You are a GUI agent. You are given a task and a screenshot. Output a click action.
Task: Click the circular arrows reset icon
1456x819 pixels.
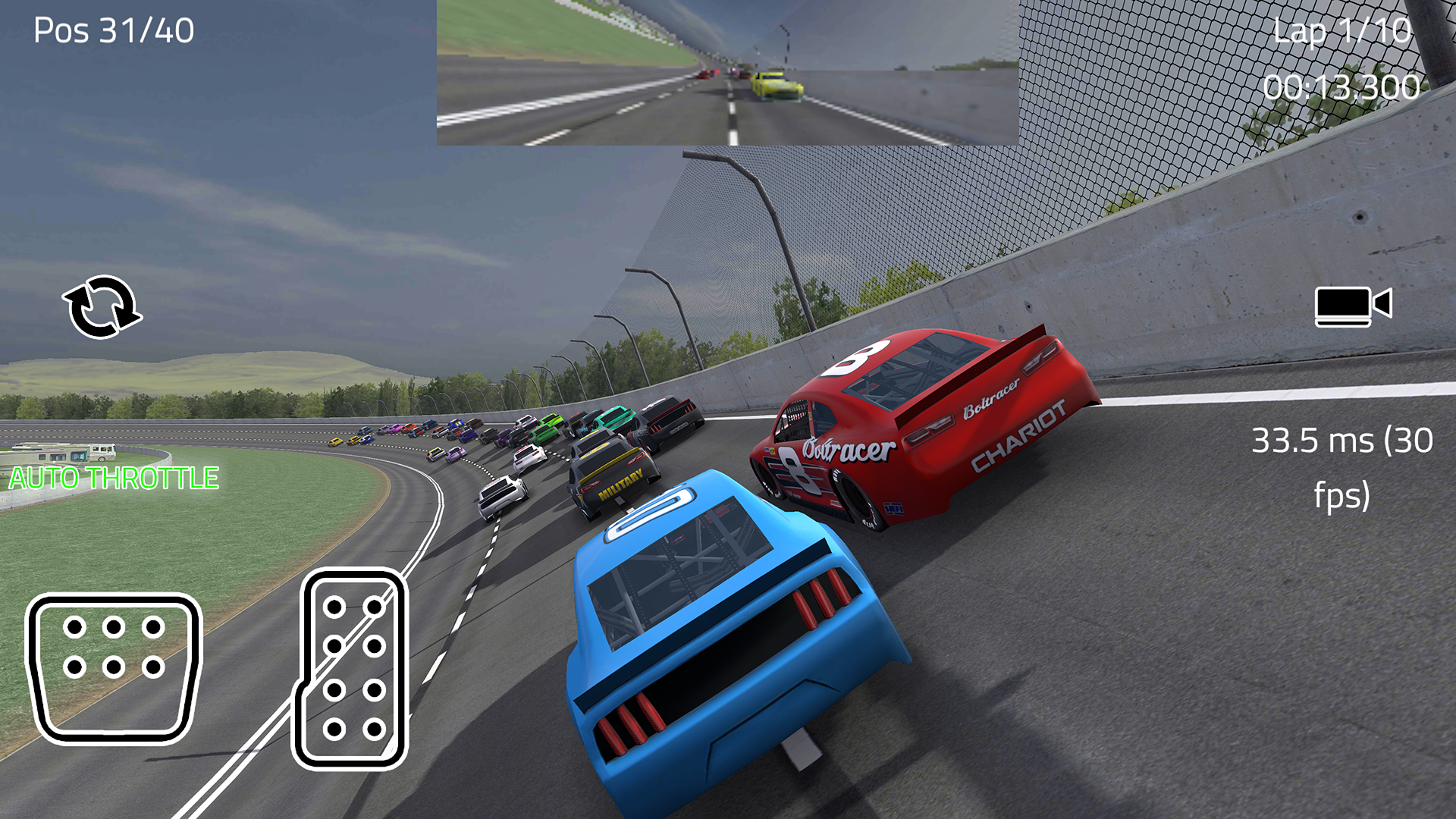102,307
